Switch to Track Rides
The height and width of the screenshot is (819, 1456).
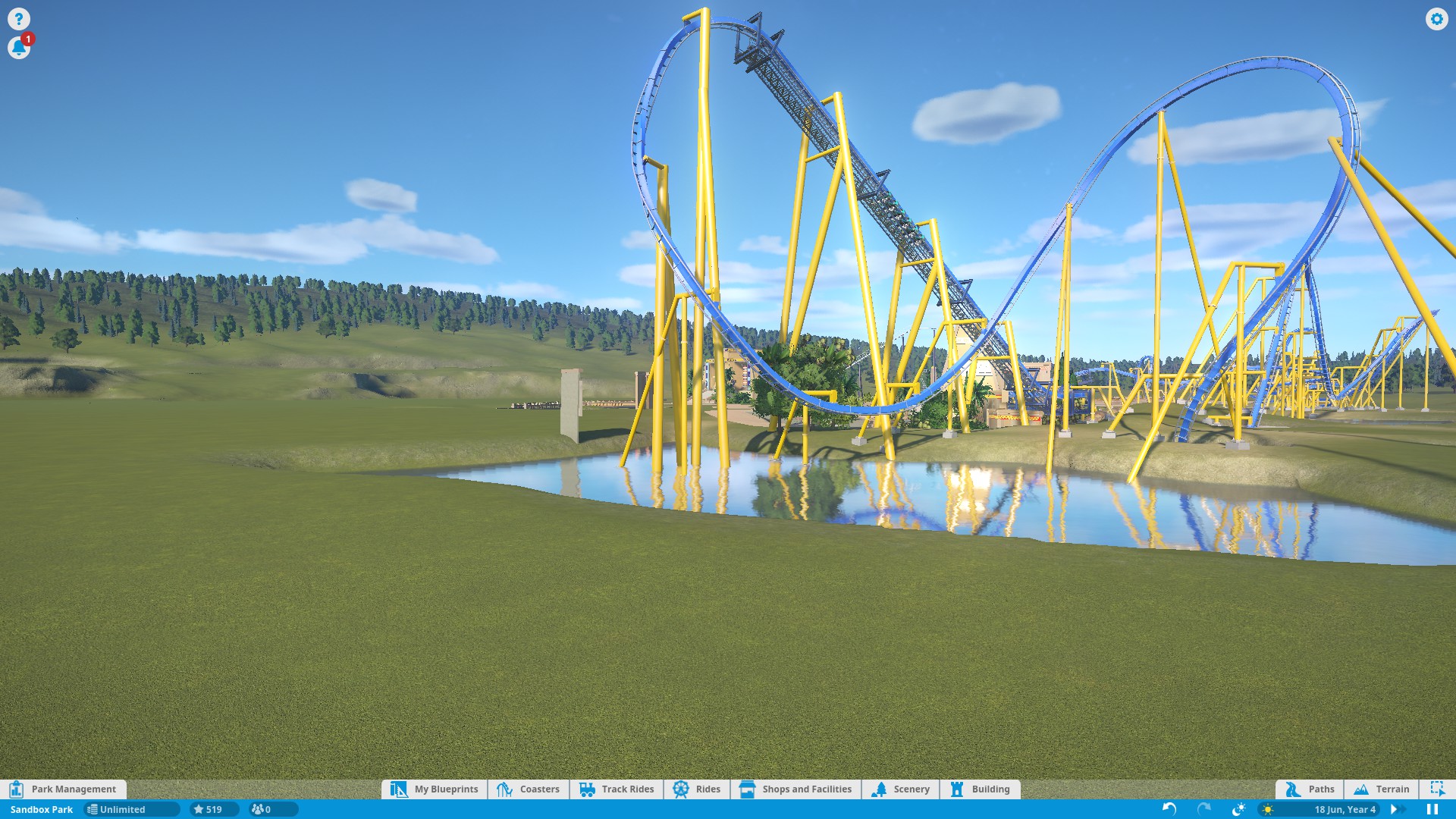pyautogui.click(x=617, y=789)
